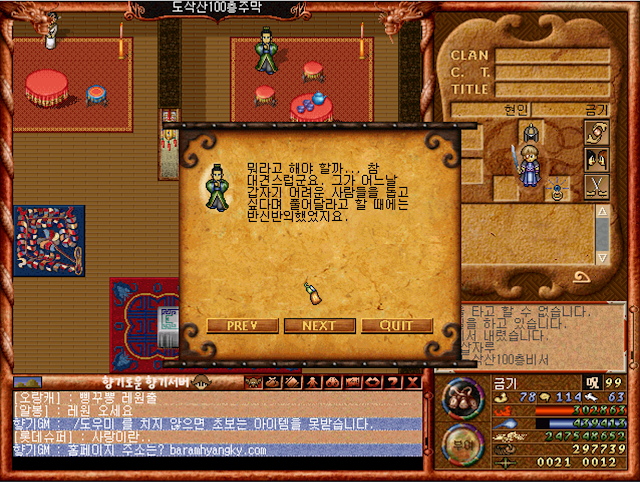The image size is (640, 482).
Task: Click the round button below the pouch
Action: click(x=461, y=441)
